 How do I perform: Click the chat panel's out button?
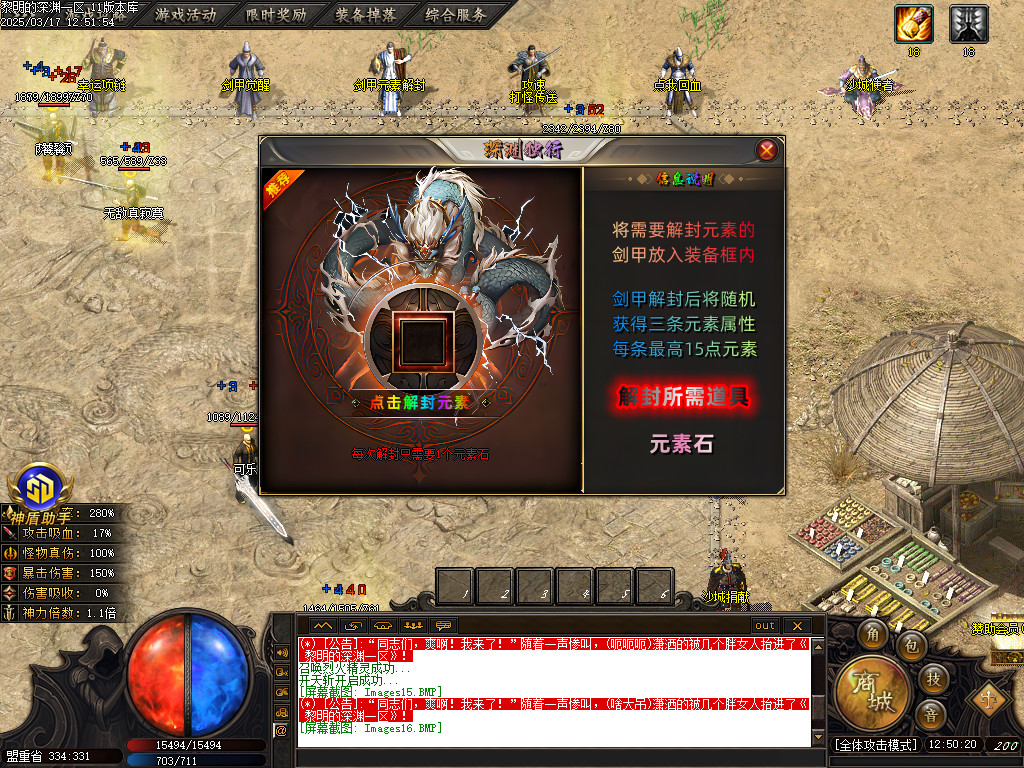765,626
